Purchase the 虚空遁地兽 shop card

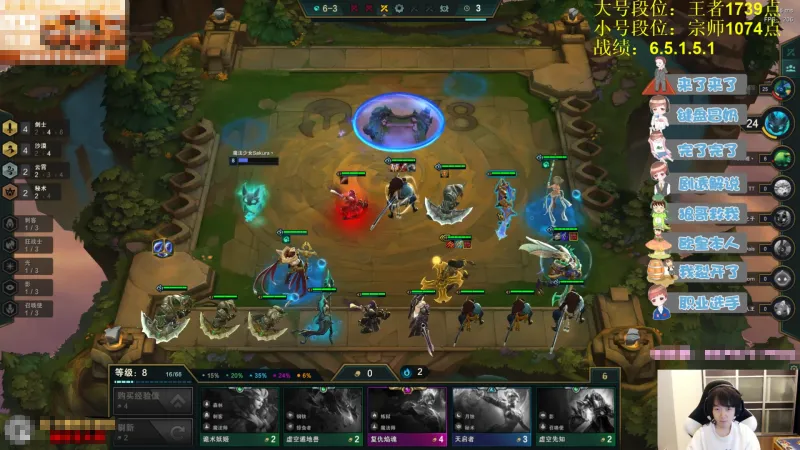click(x=322, y=414)
